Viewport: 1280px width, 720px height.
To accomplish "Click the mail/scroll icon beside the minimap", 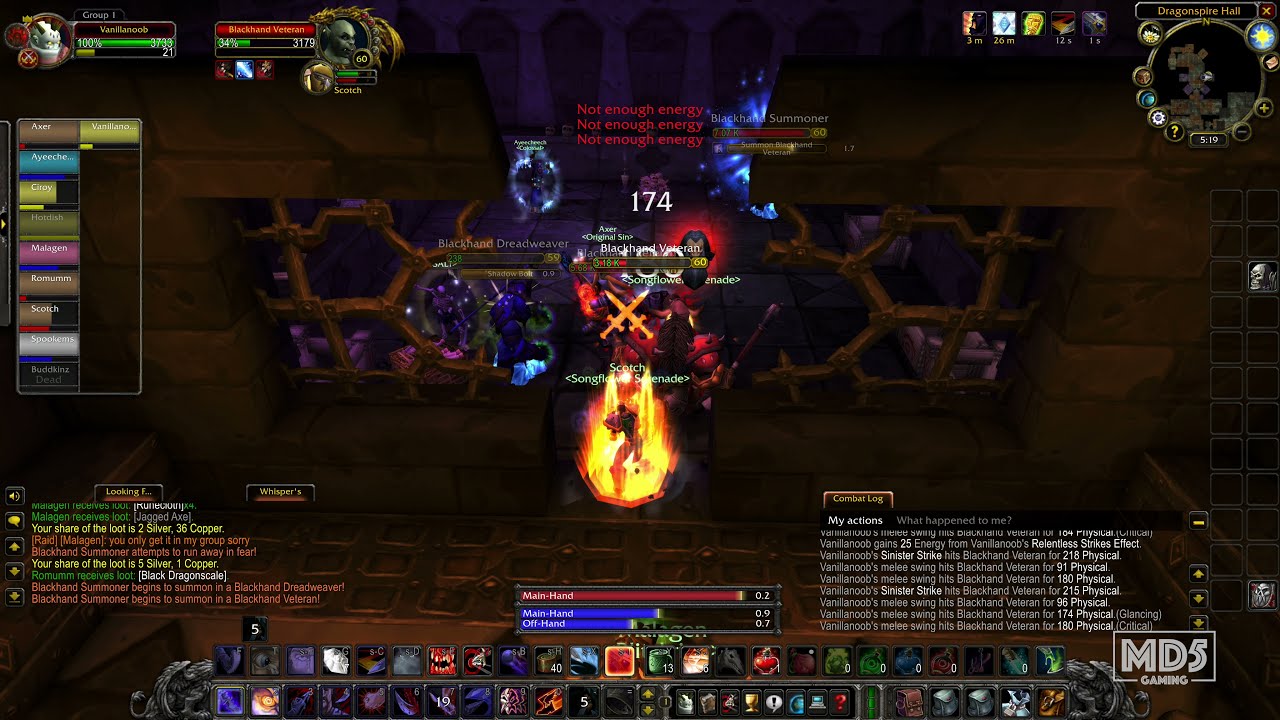I will coord(1269,63).
